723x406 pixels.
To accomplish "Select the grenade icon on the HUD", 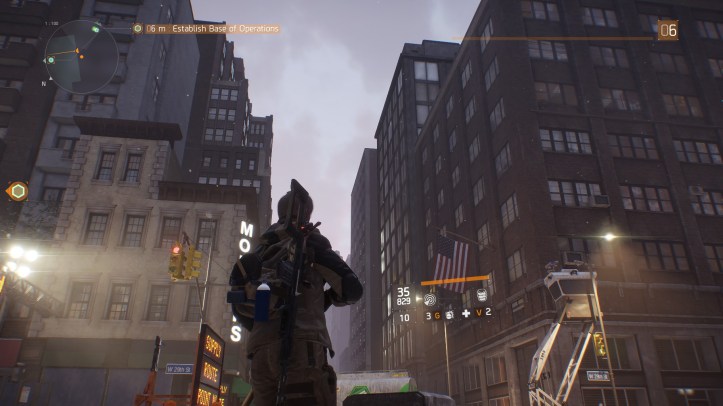I will click(x=449, y=316).
